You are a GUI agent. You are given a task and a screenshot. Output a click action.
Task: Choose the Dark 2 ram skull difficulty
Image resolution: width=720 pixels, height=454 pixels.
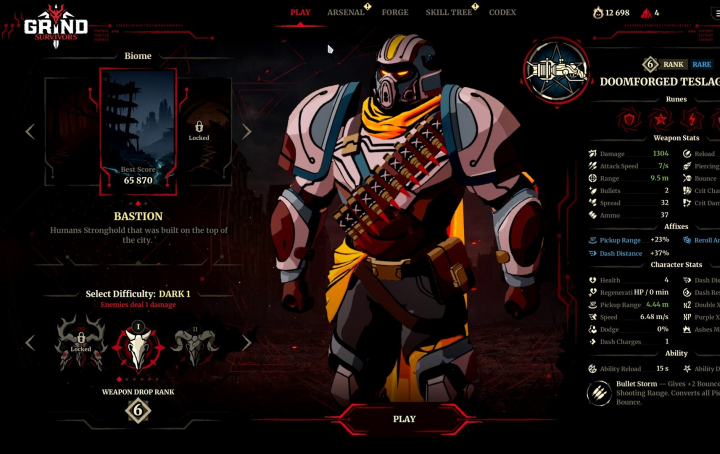coord(193,345)
